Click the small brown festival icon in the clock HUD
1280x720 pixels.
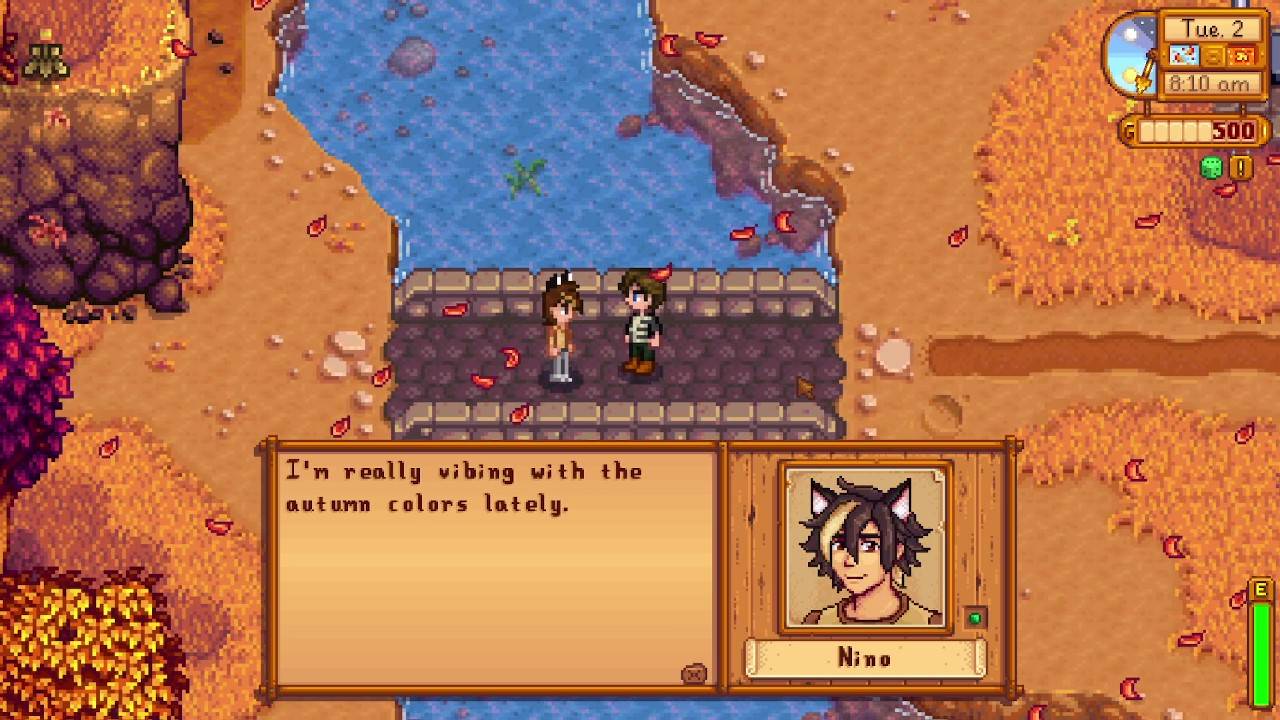[1212, 56]
